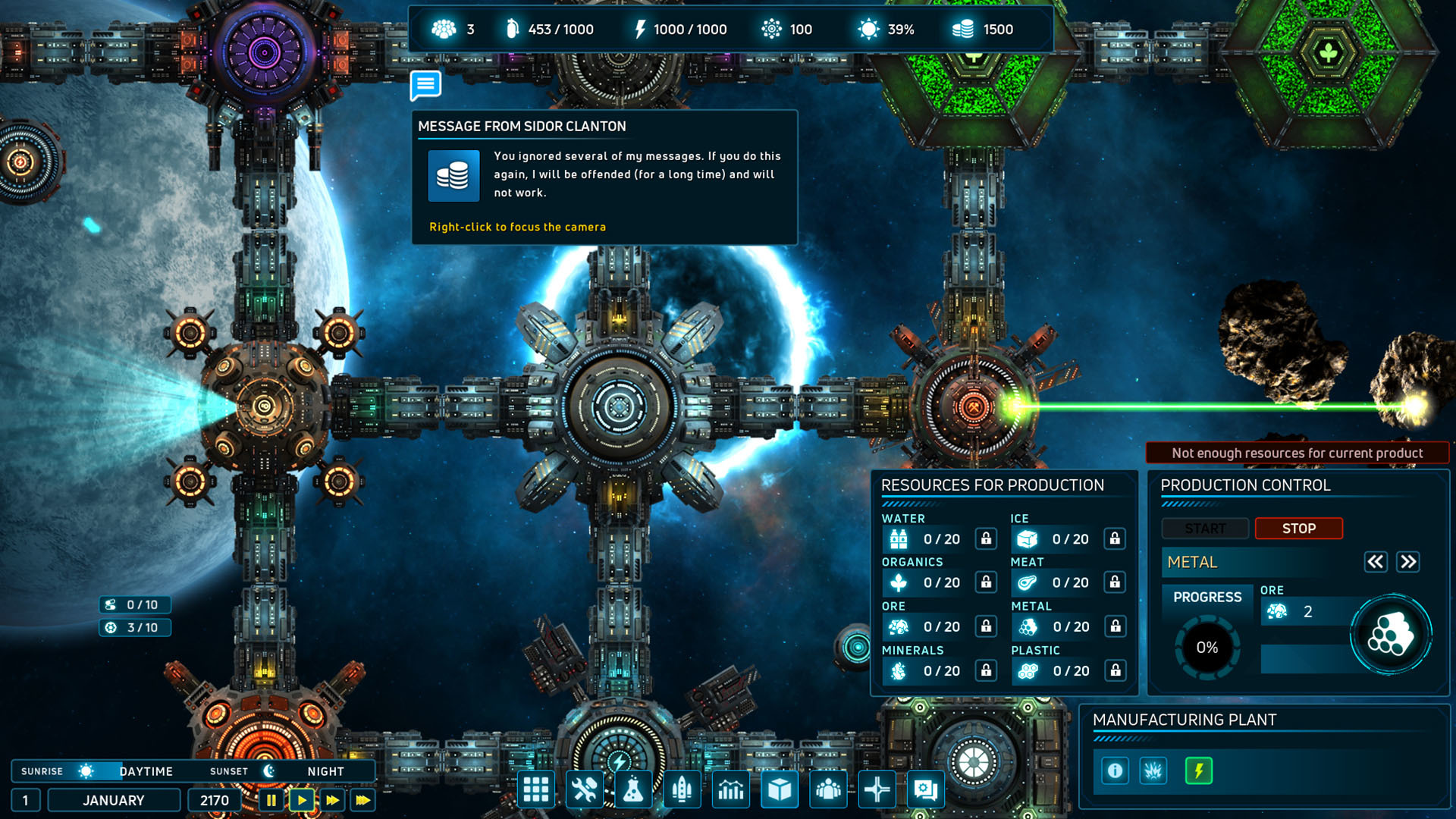Click the explosion icon to demolish plant
Screen dimensions: 1456x819
pyautogui.click(x=1153, y=771)
